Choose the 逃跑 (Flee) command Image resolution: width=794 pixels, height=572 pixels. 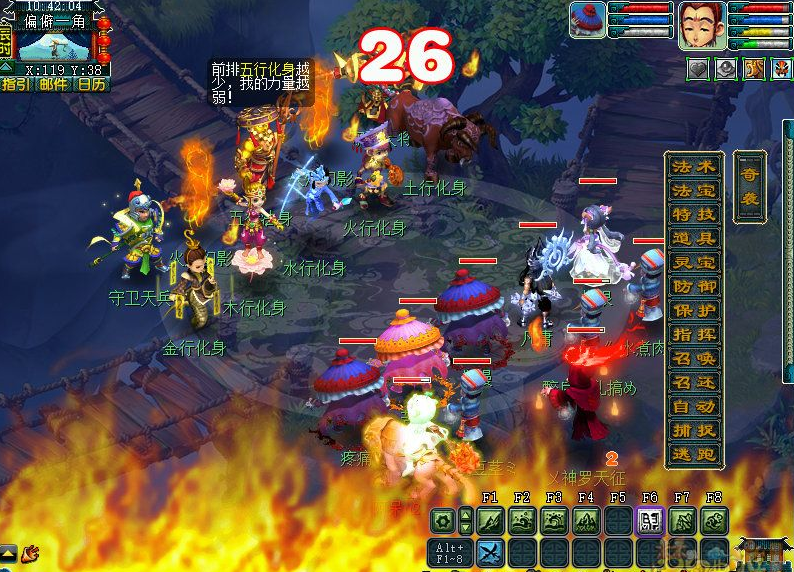pos(694,454)
